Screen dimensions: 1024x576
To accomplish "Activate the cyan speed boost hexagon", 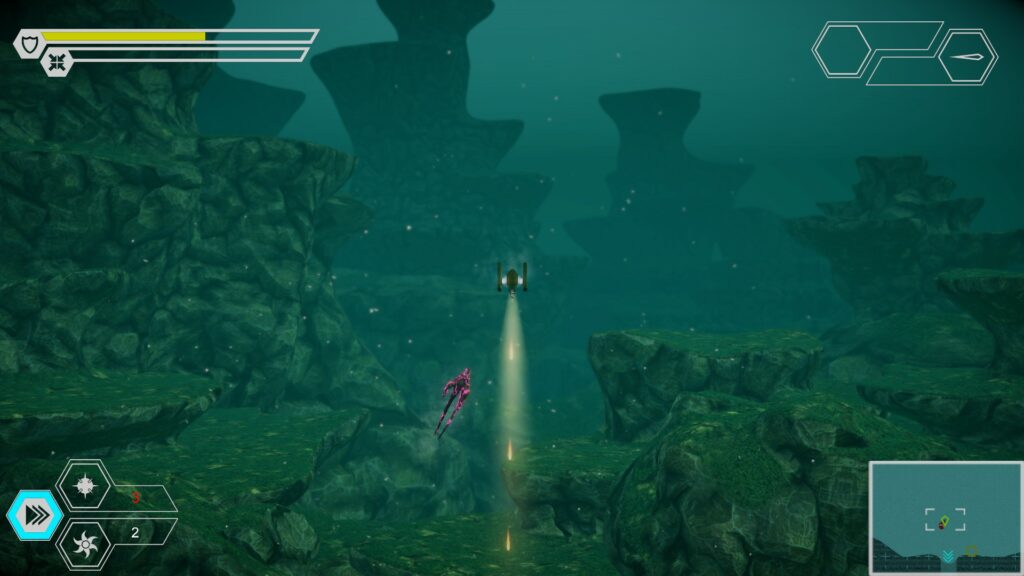I will coord(34,516).
